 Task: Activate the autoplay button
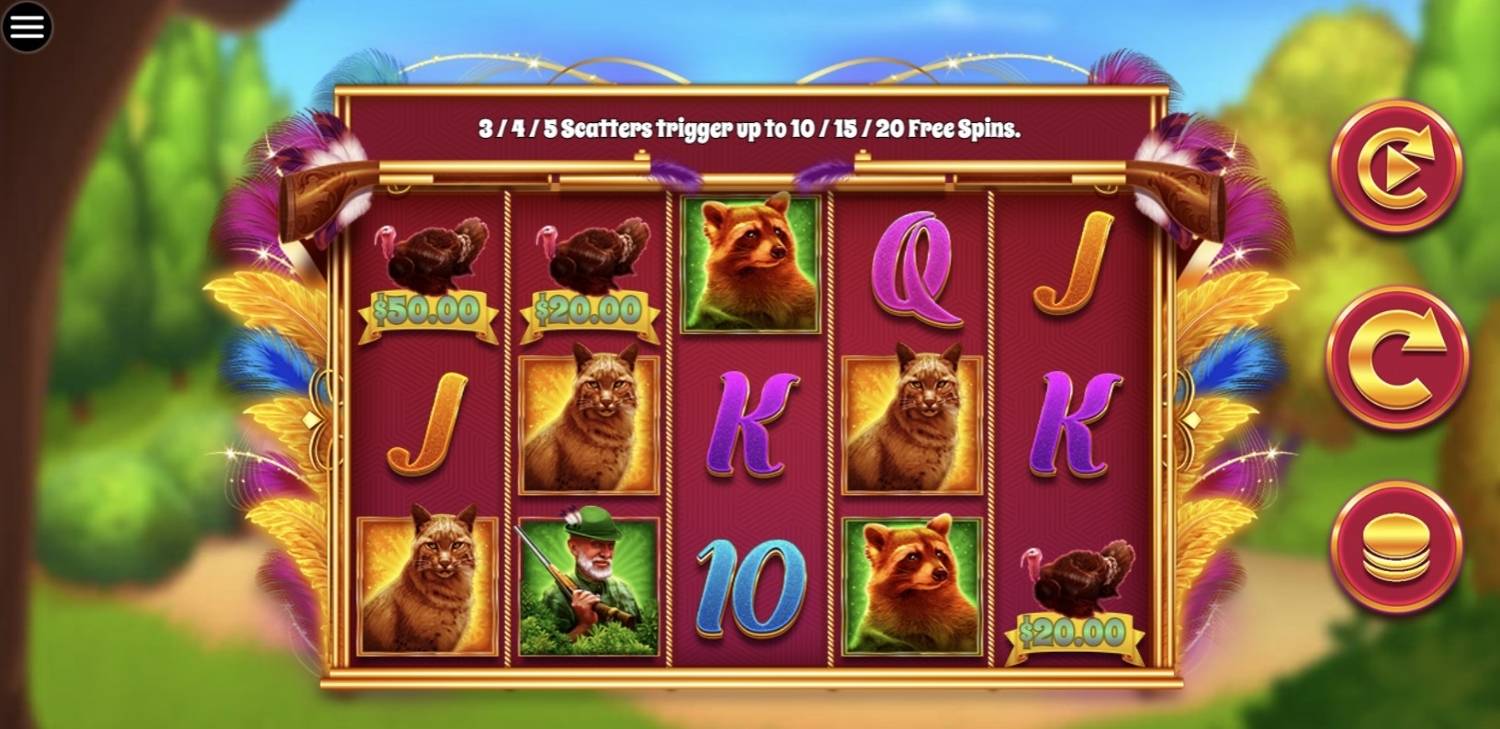coord(1397,167)
